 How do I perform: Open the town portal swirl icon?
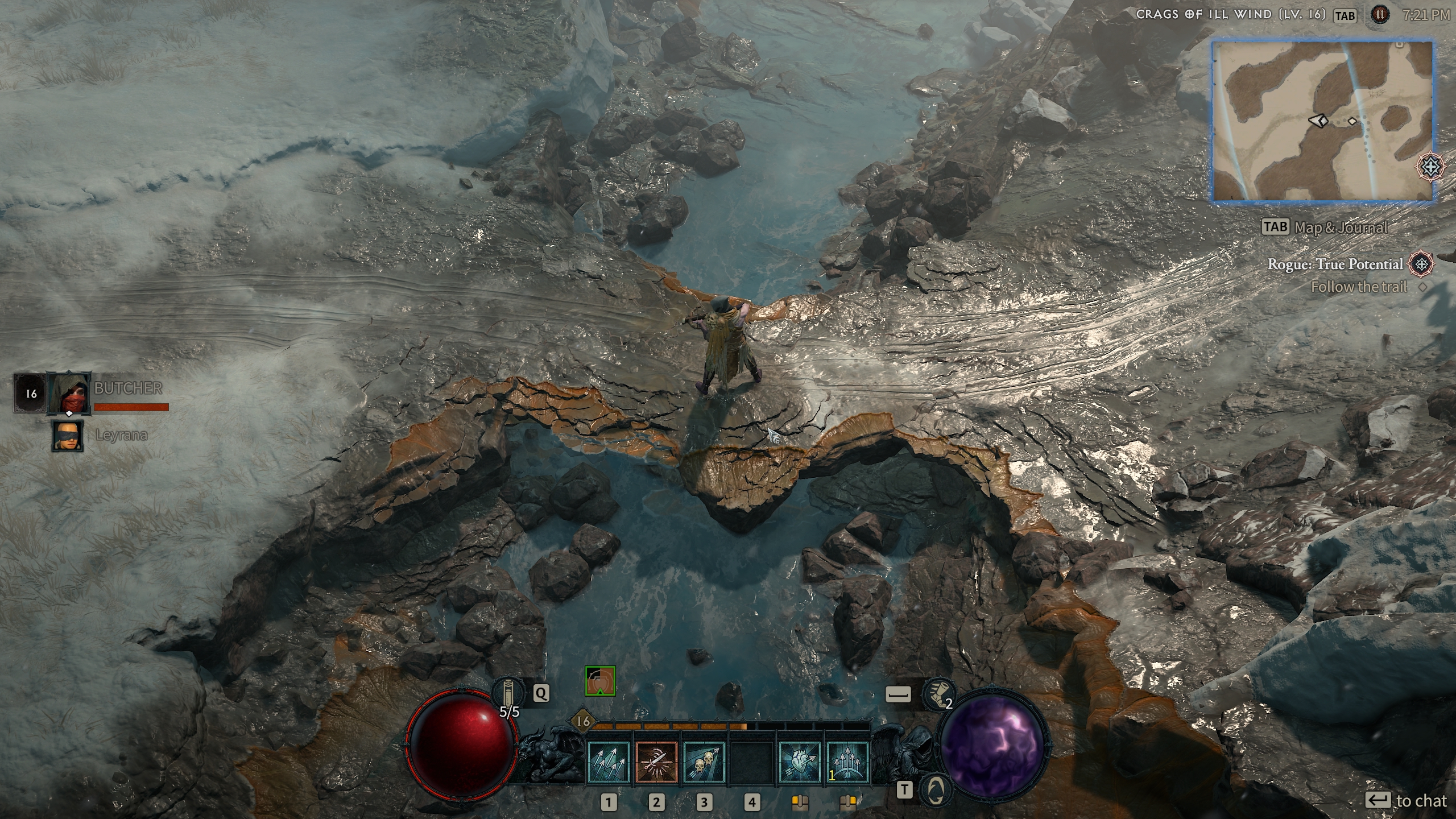coord(936,789)
